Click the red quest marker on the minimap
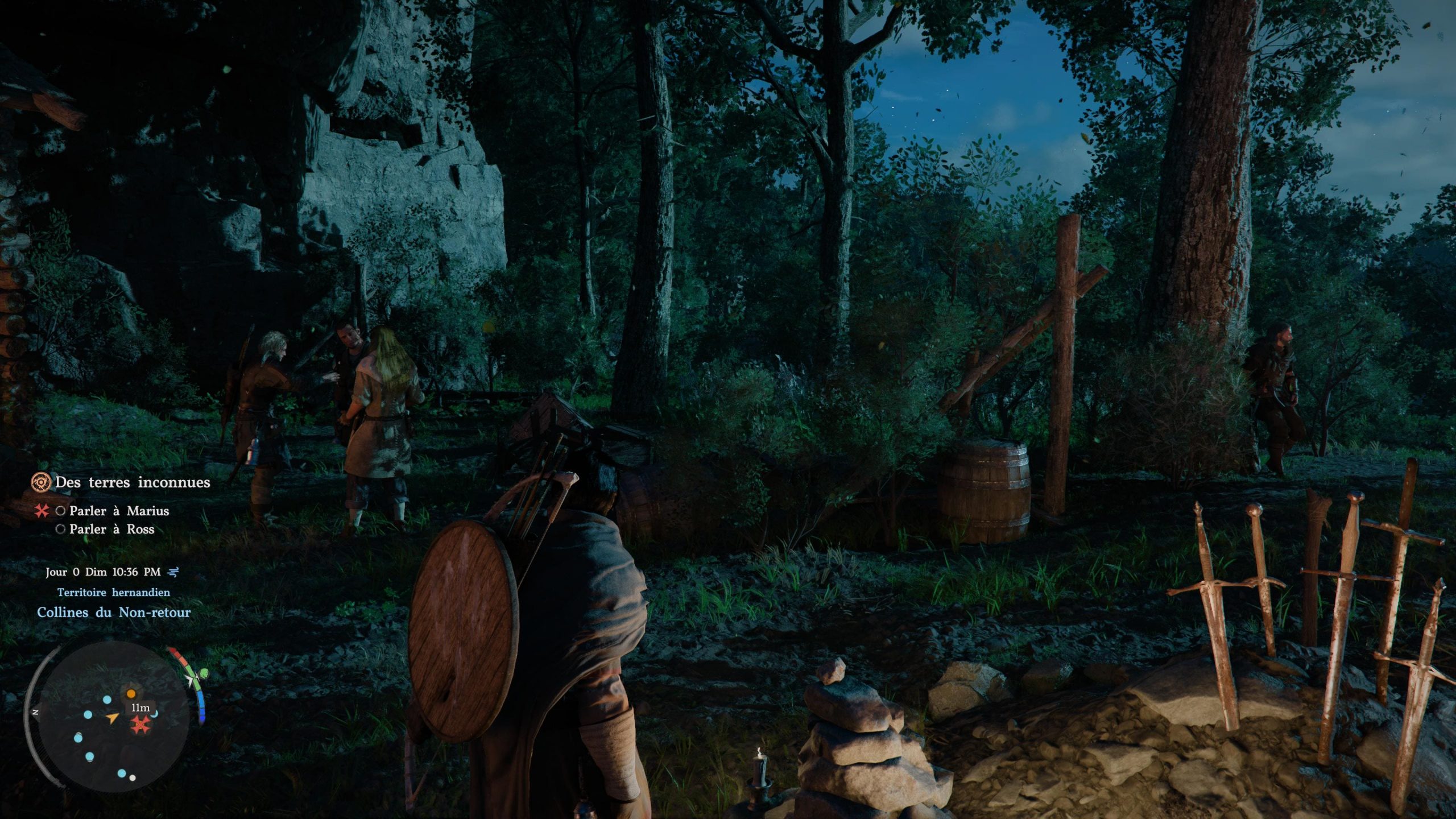Screen dimensions: 1456x819 pos(140,724)
